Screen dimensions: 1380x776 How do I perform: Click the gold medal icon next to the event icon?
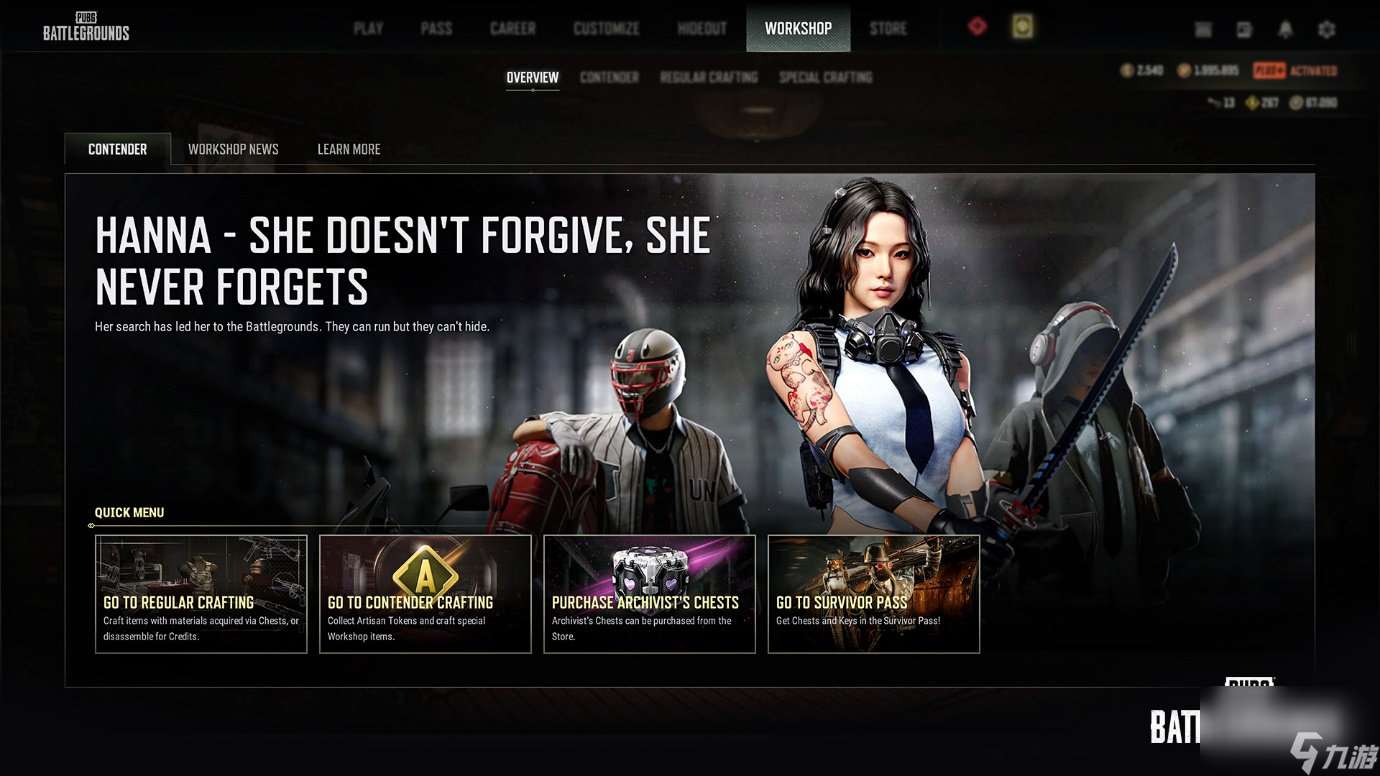tap(1021, 26)
